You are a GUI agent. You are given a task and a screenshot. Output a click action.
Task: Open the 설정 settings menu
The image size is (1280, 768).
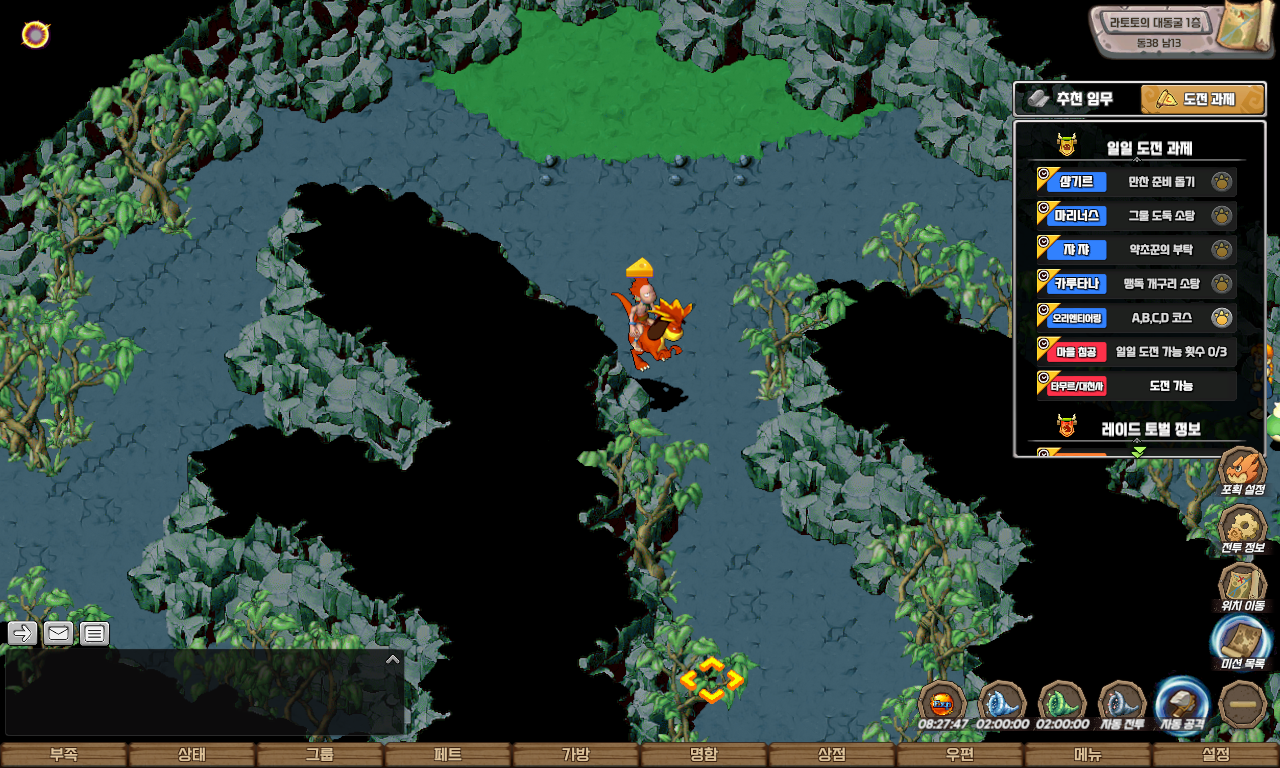pos(1216,755)
